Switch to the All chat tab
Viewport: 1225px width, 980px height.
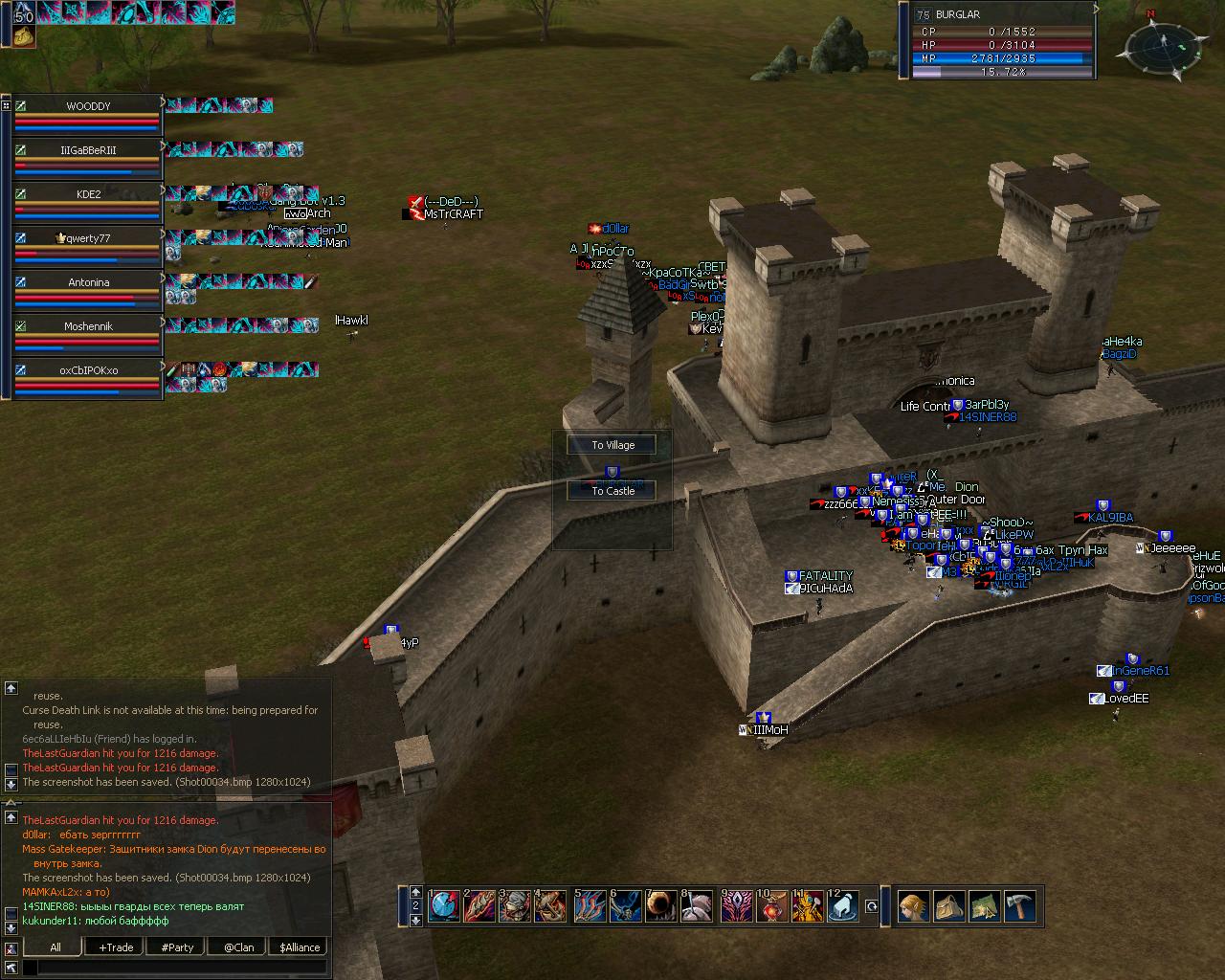[x=56, y=947]
